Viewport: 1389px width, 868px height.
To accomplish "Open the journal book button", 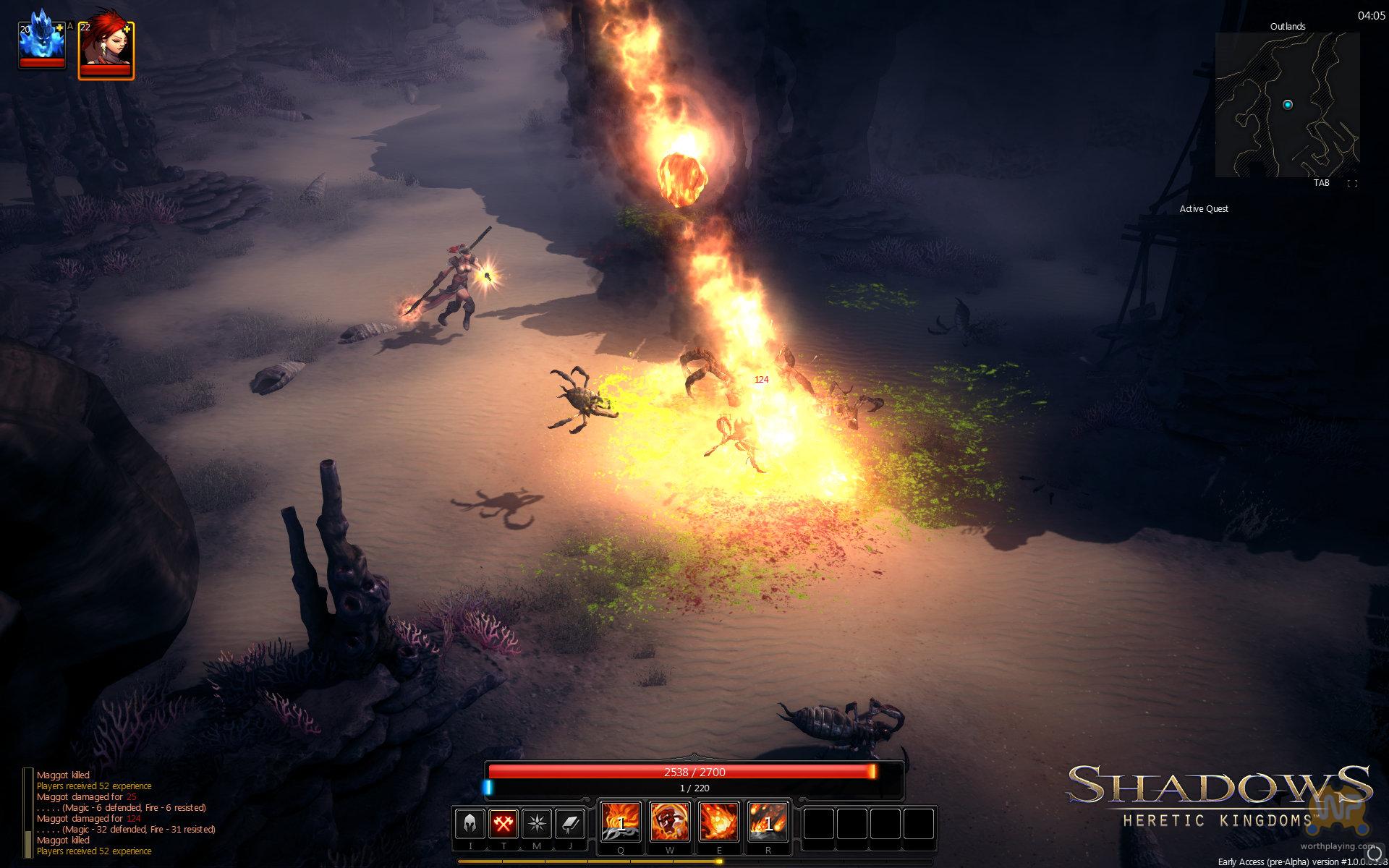I will (570, 824).
